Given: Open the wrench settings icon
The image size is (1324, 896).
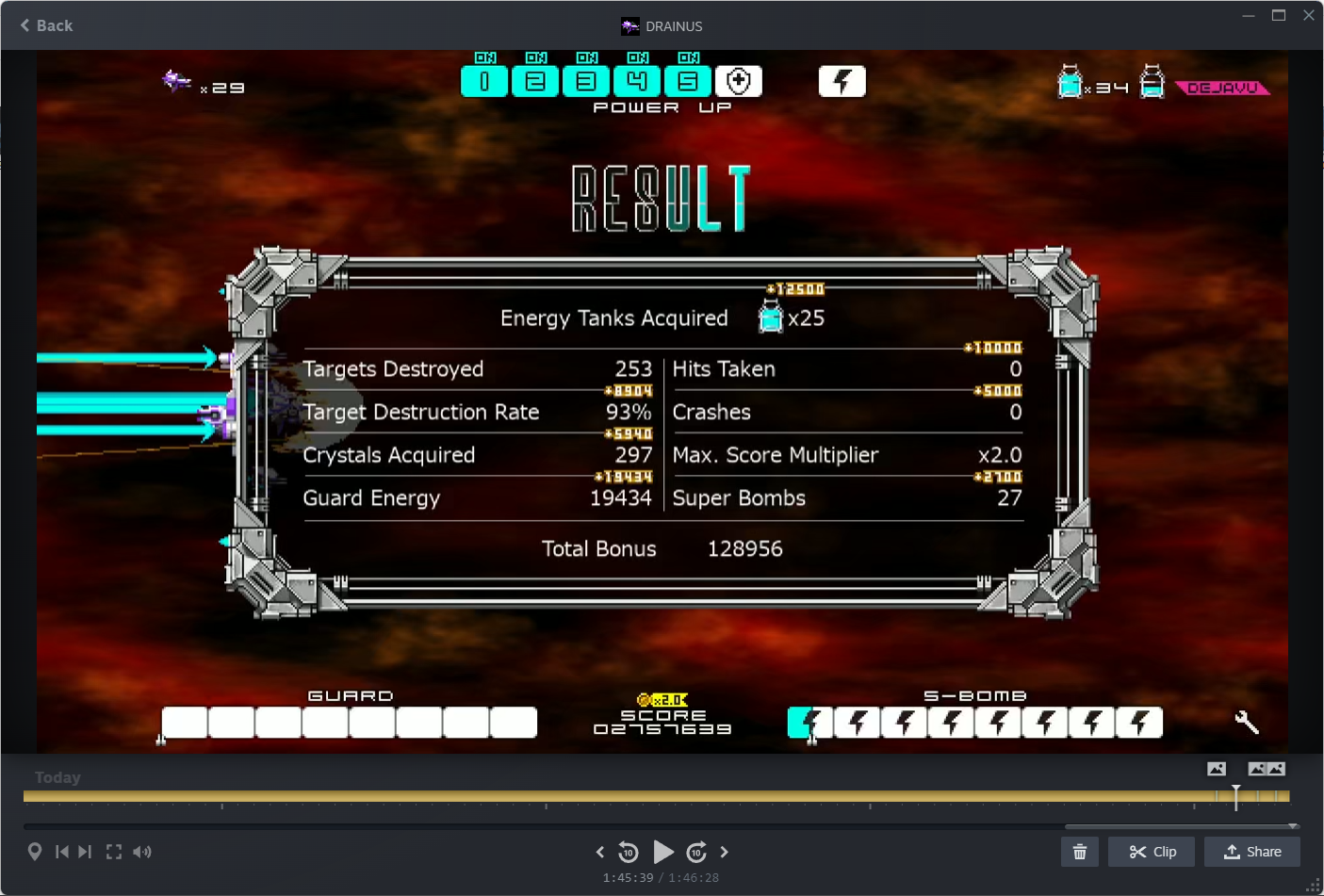Looking at the screenshot, I should [x=1247, y=723].
